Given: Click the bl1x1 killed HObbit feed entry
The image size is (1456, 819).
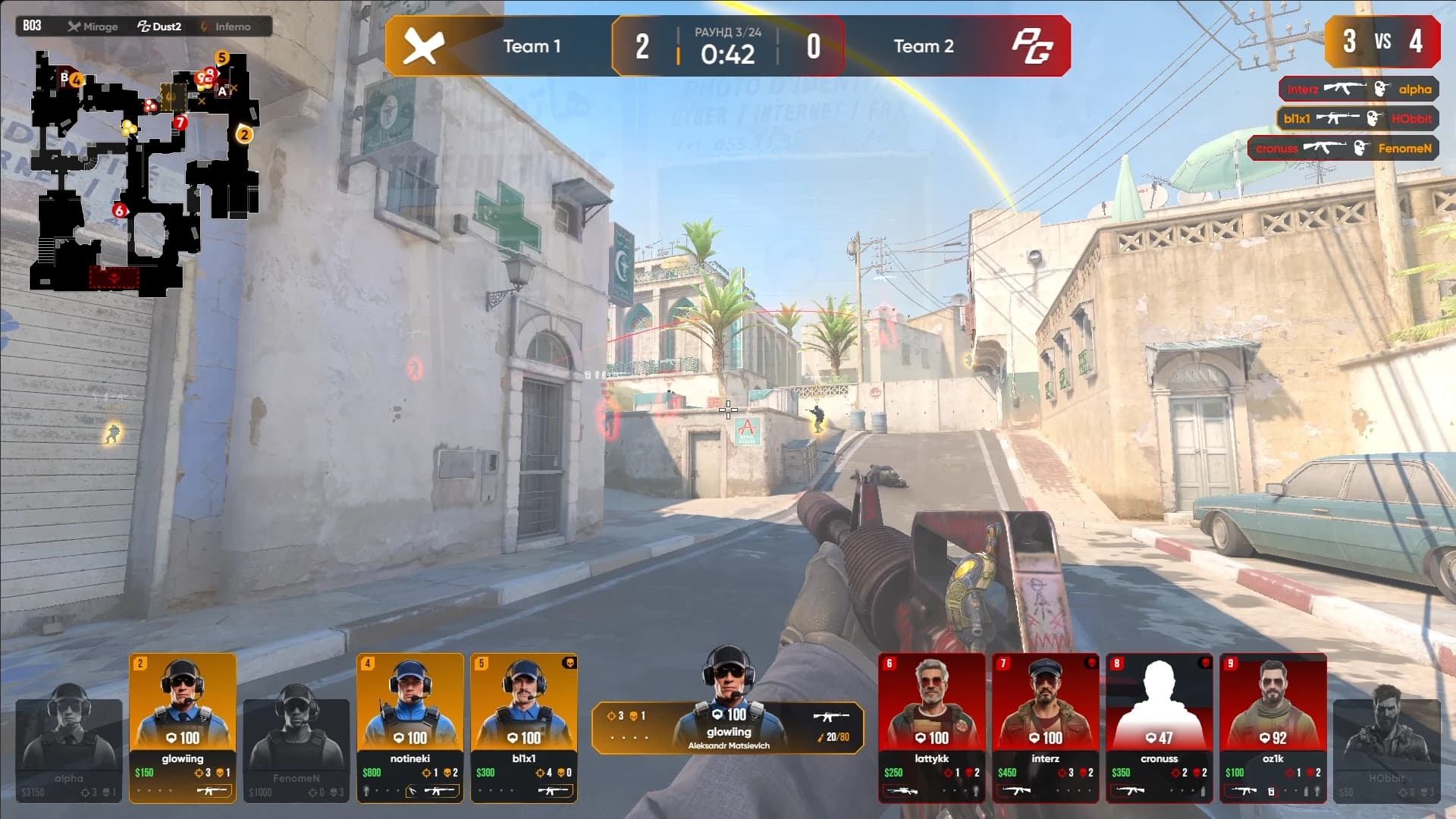Looking at the screenshot, I should coord(1357,118).
